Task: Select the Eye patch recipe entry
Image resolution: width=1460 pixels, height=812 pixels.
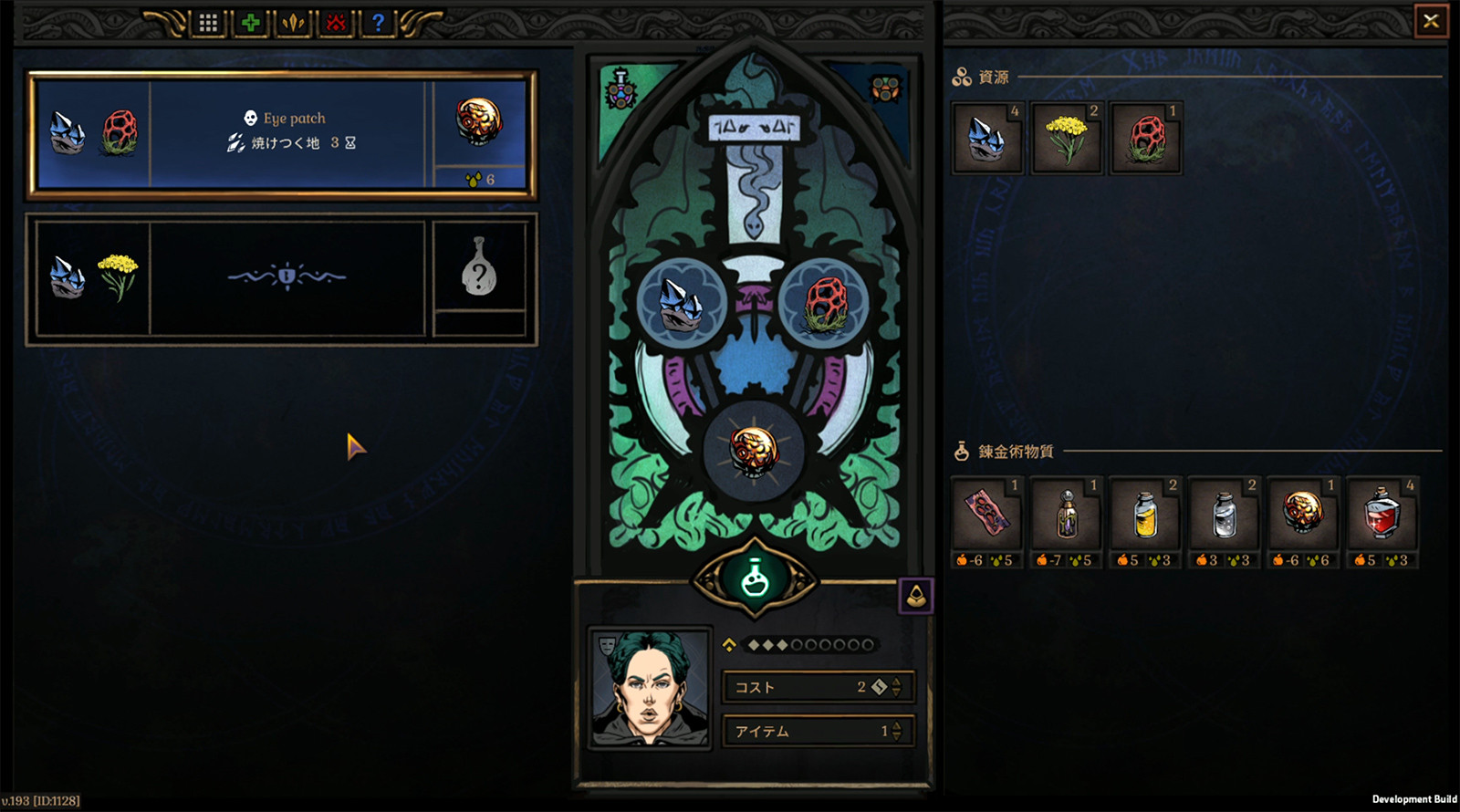Action: click(x=283, y=130)
